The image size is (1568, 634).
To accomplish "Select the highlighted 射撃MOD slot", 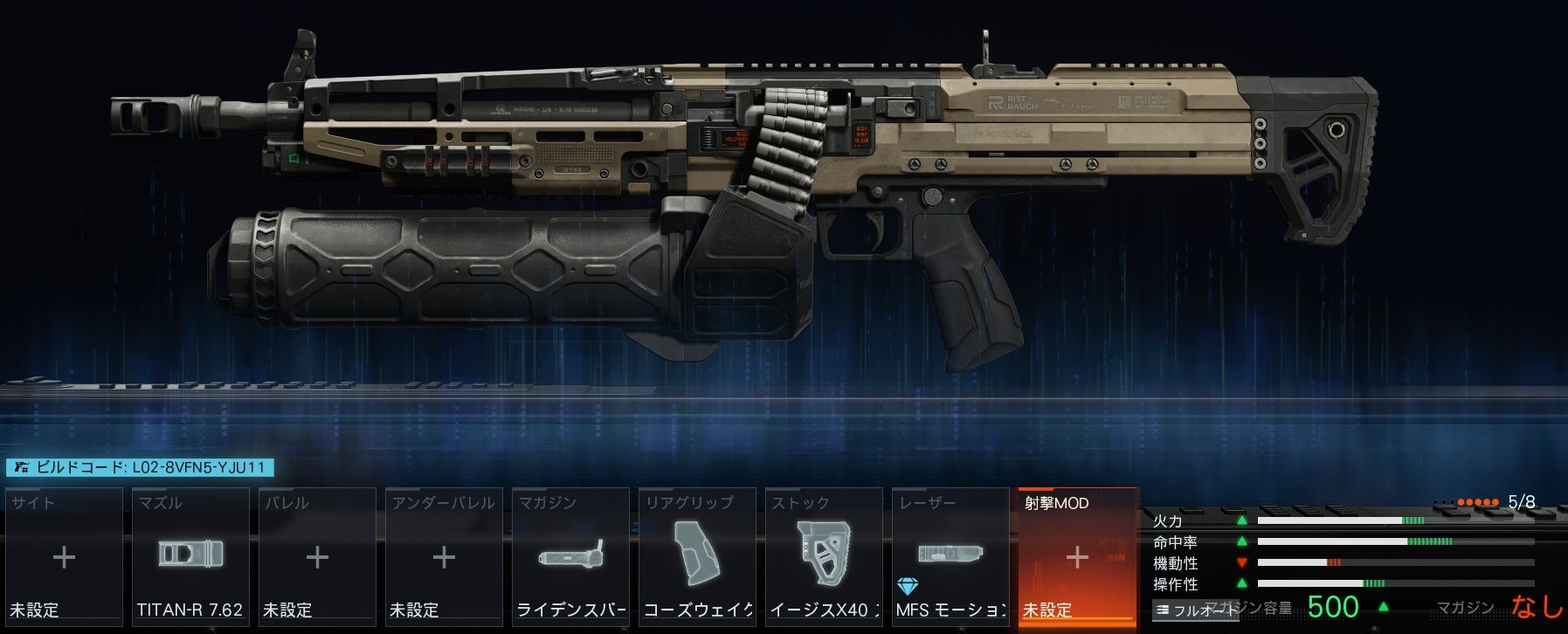I will (1077, 556).
